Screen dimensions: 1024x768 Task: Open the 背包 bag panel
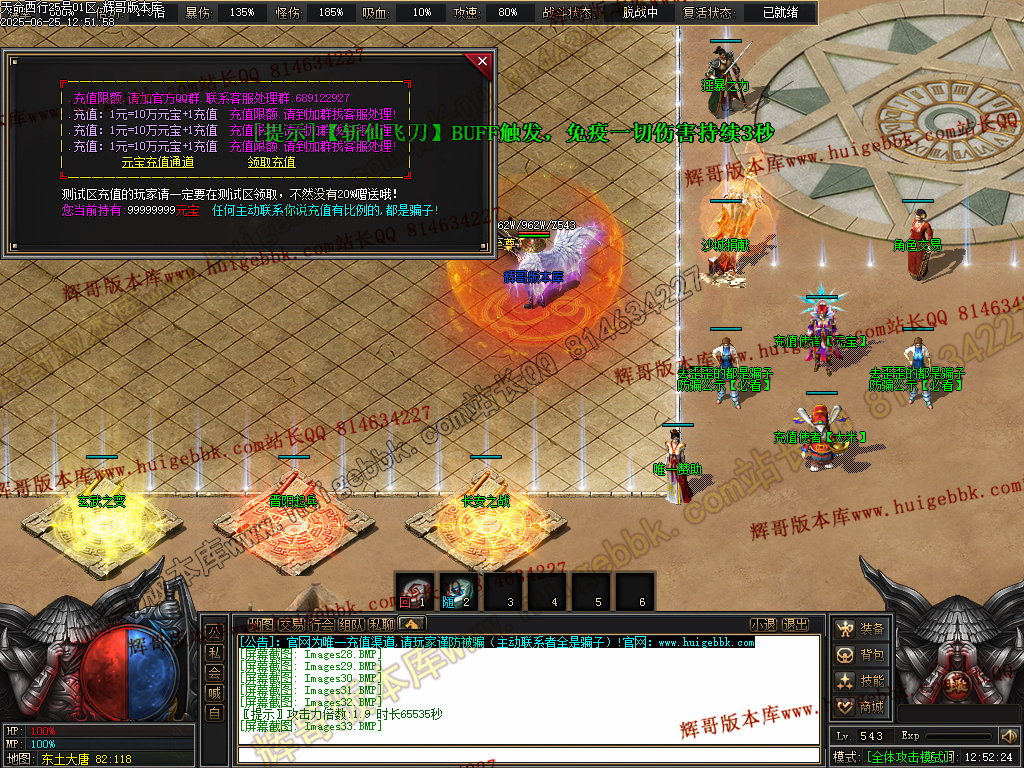pyautogui.click(x=861, y=655)
